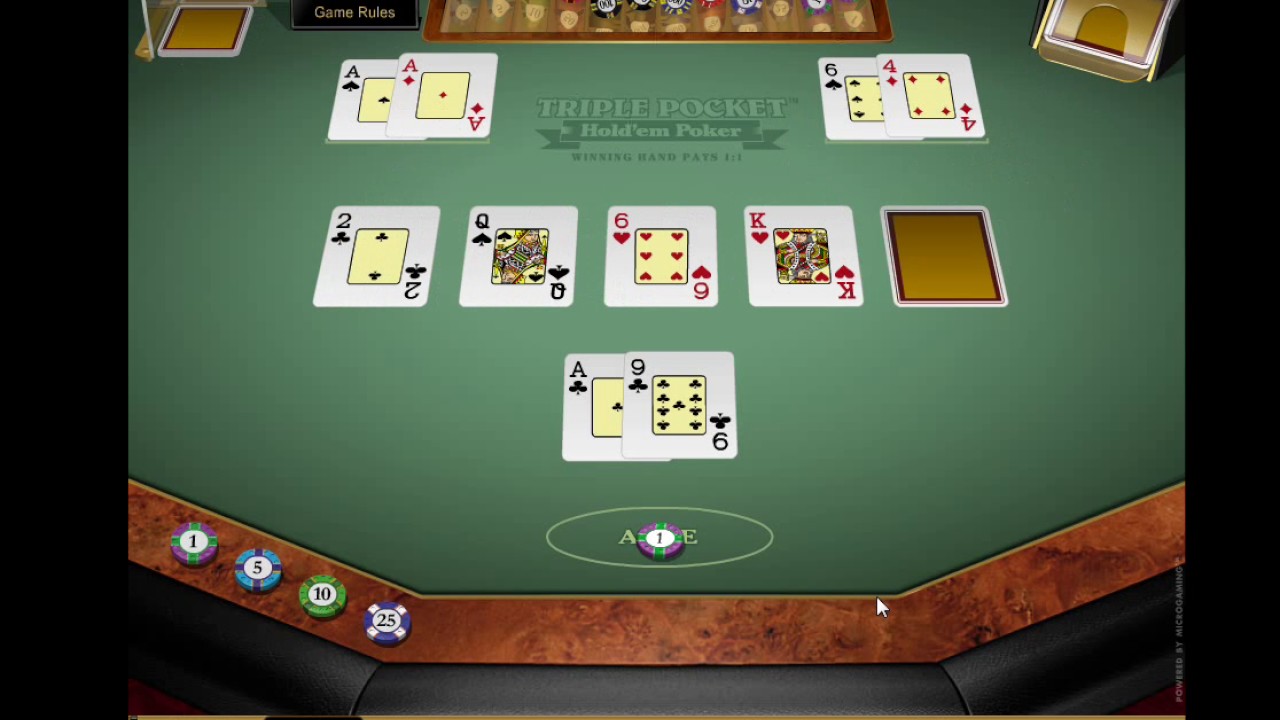Image resolution: width=1280 pixels, height=720 pixels.
Task: Click the Queen of Spades community card
Action: [518, 255]
